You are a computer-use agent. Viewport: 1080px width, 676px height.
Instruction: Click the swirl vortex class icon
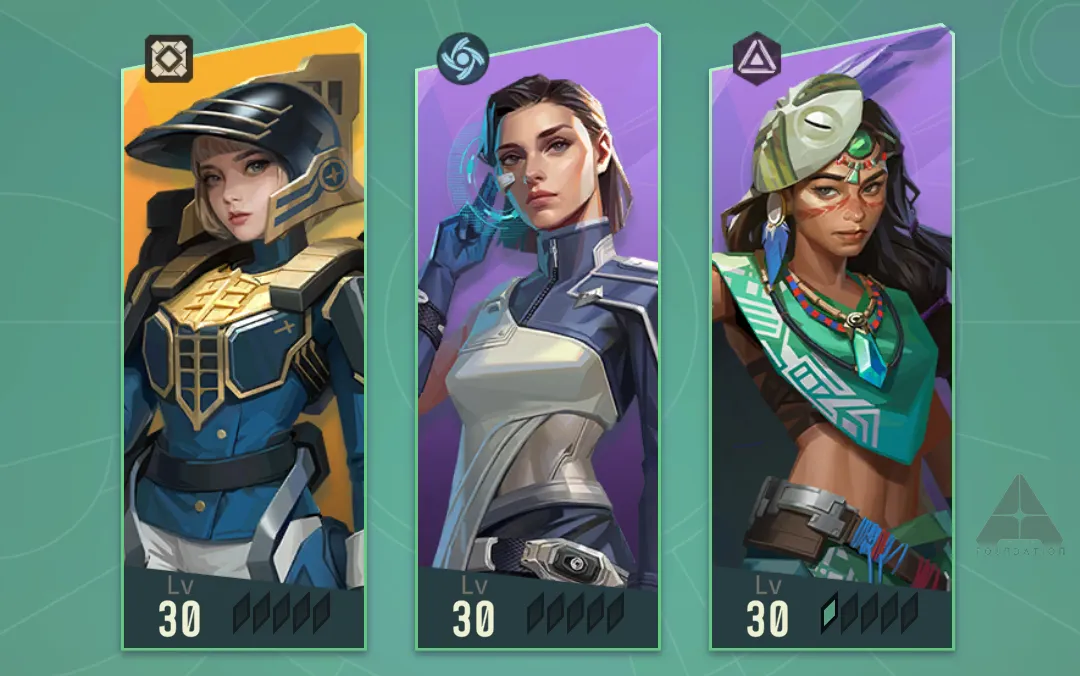pos(464,58)
